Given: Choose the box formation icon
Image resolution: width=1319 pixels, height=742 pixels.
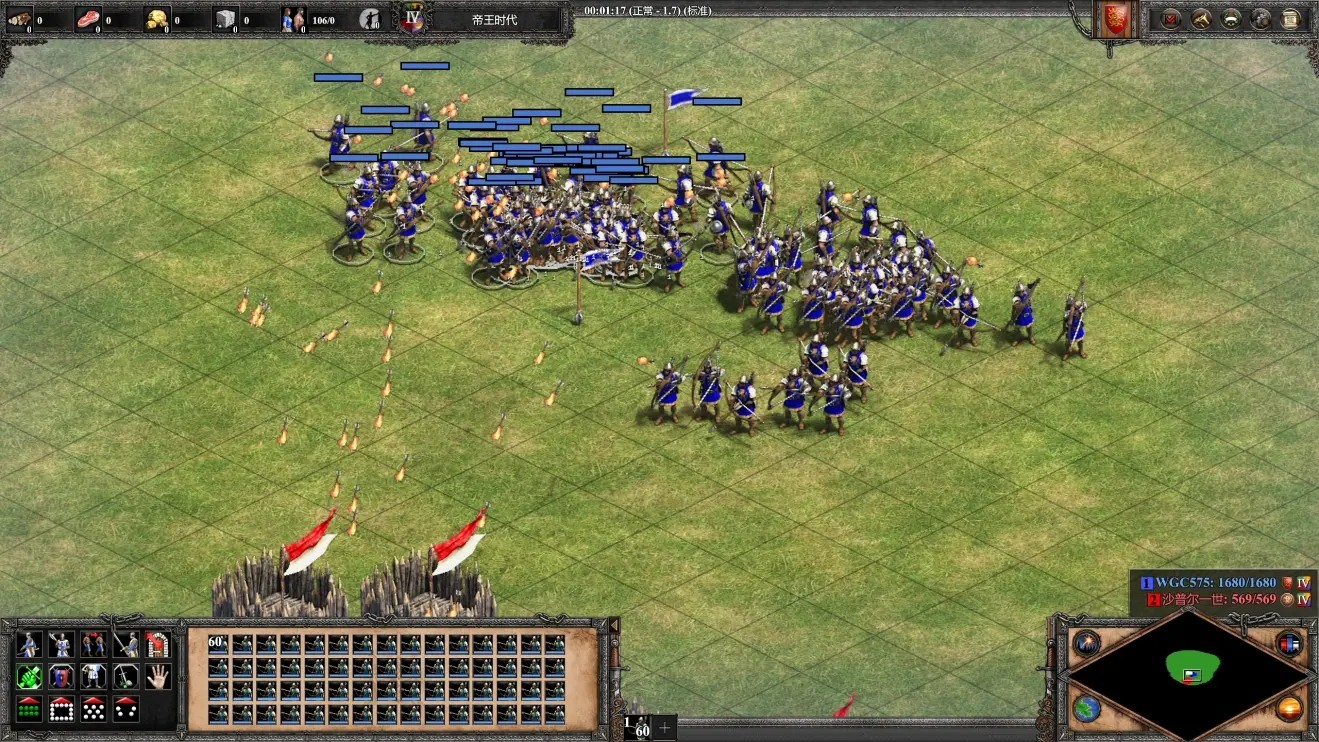Looking at the screenshot, I should [x=61, y=709].
